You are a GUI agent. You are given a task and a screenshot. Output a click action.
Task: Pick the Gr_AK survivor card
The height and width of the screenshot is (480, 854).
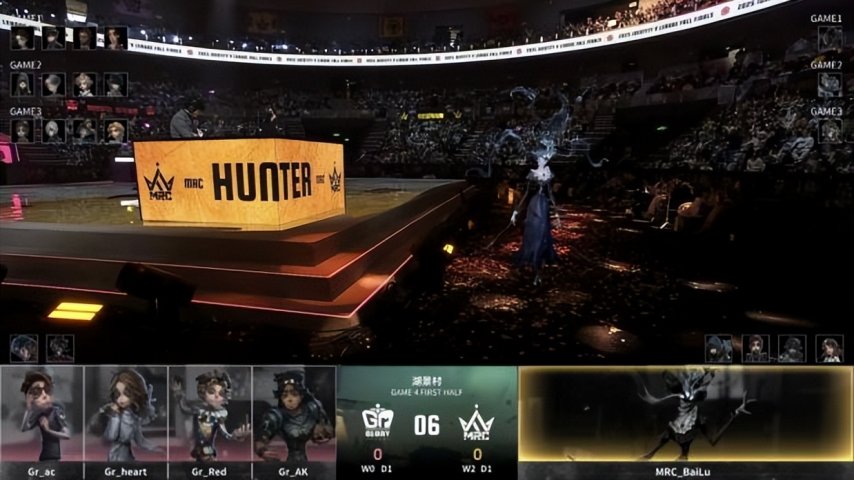(x=294, y=420)
